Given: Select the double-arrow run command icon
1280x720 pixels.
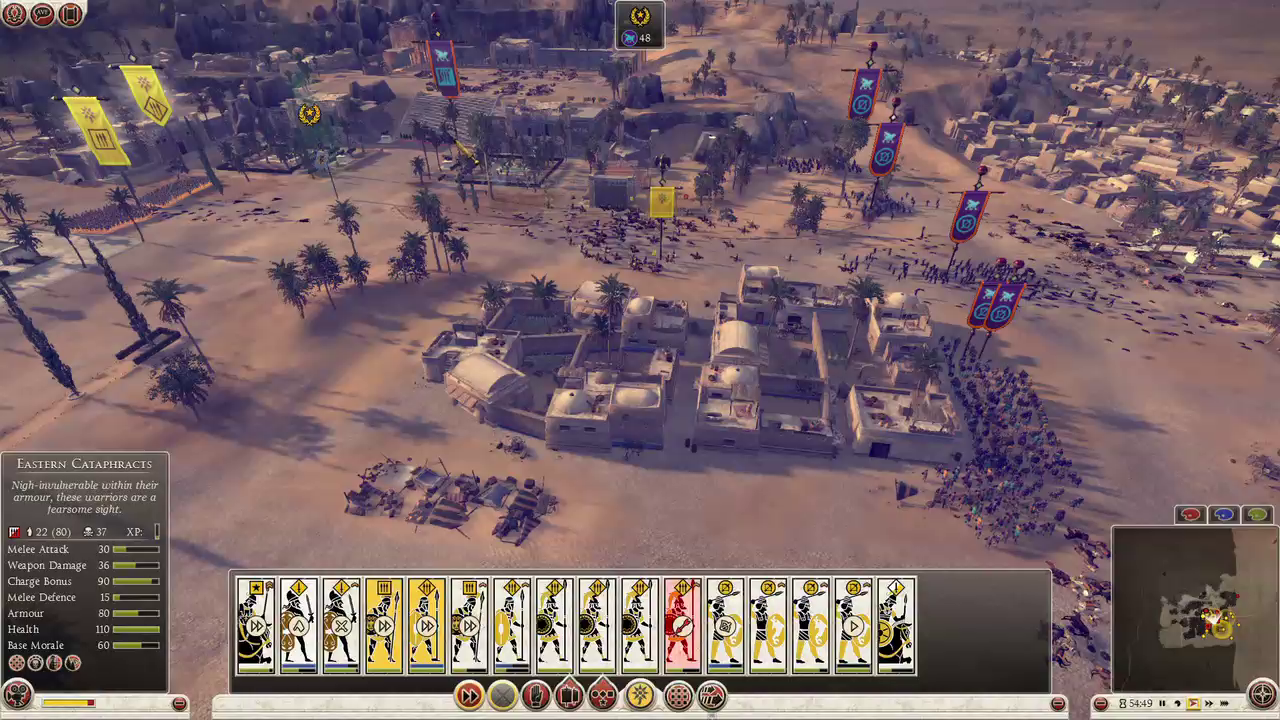Looking at the screenshot, I should click(x=468, y=696).
